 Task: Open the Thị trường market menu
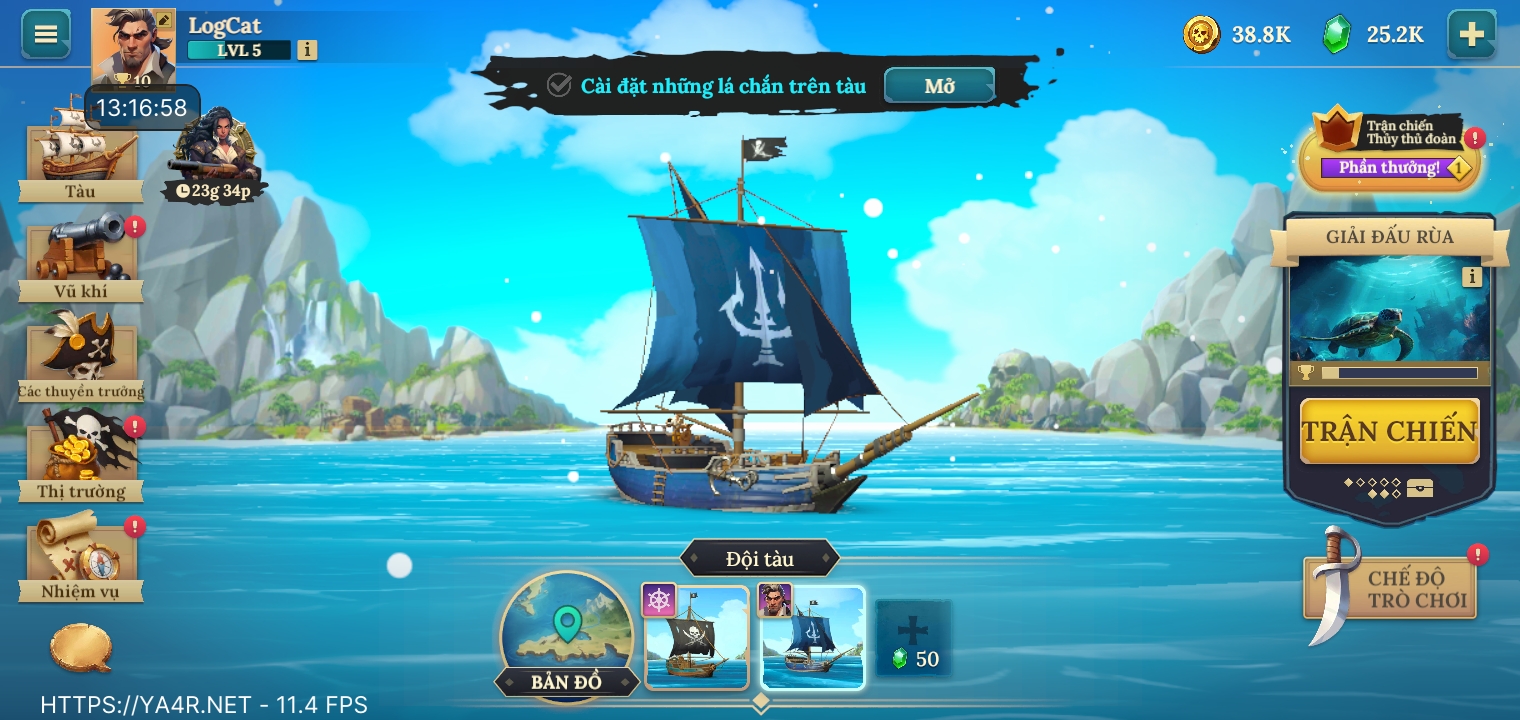tap(81, 455)
